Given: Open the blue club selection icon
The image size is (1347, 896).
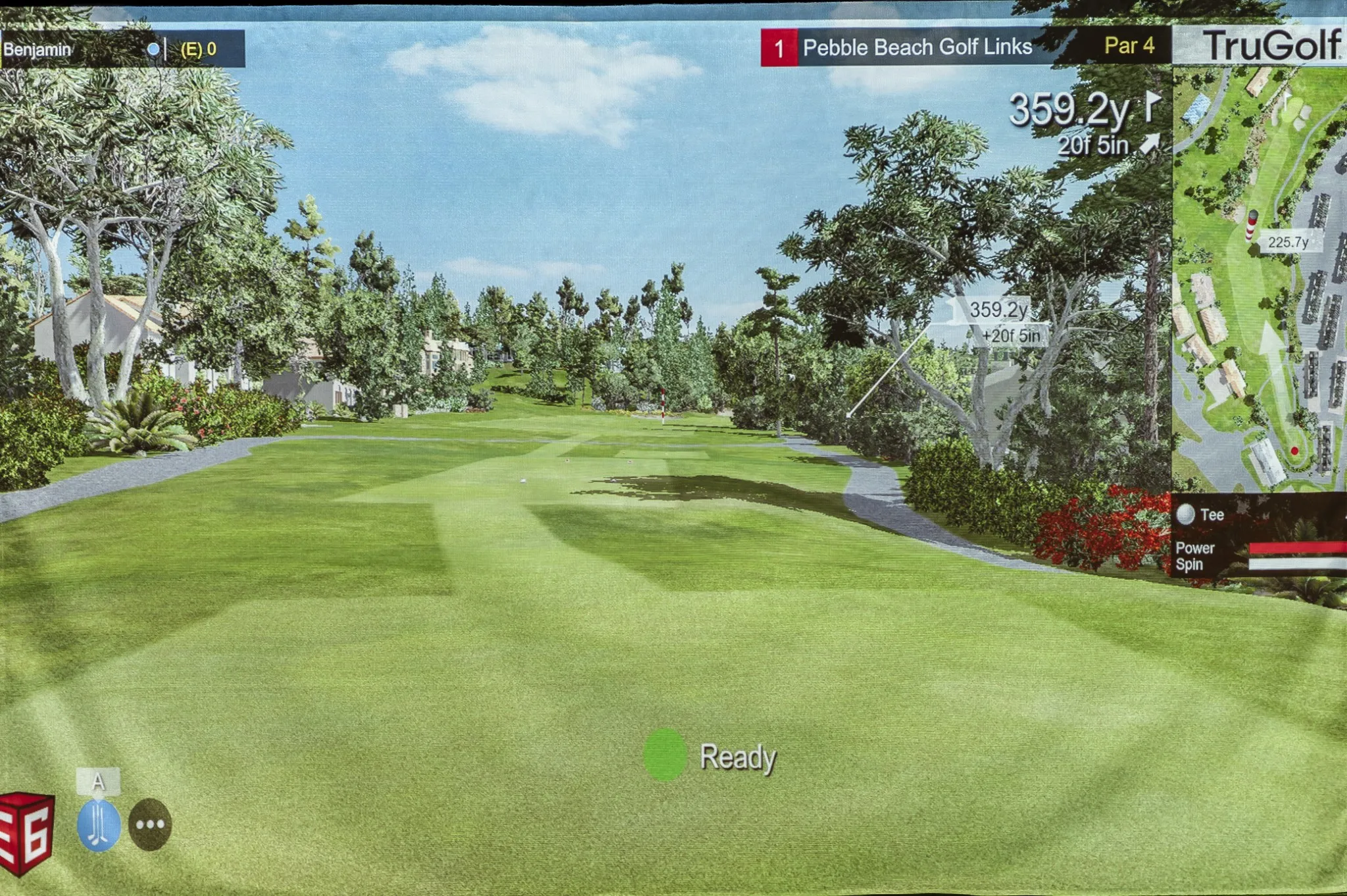Looking at the screenshot, I should point(99,825).
